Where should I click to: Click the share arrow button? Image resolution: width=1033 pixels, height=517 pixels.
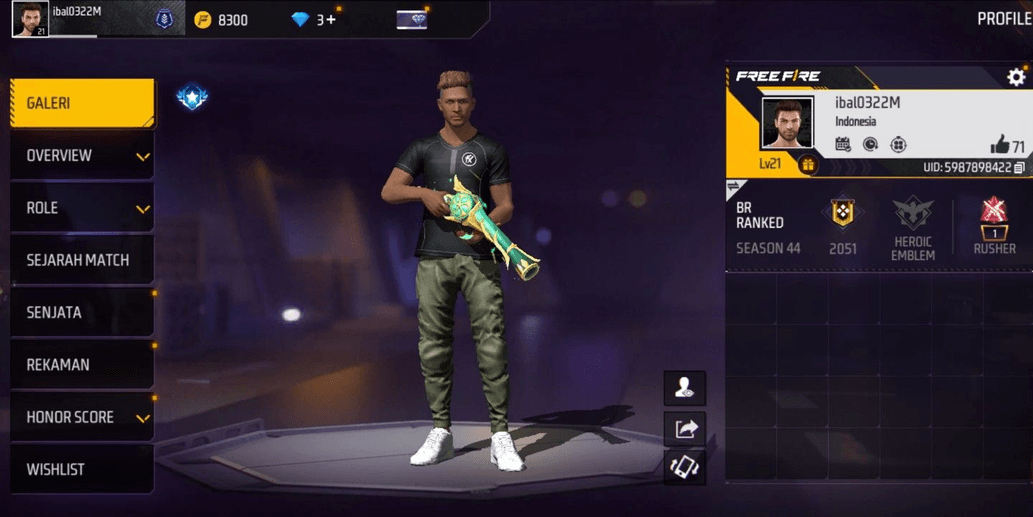coord(685,429)
